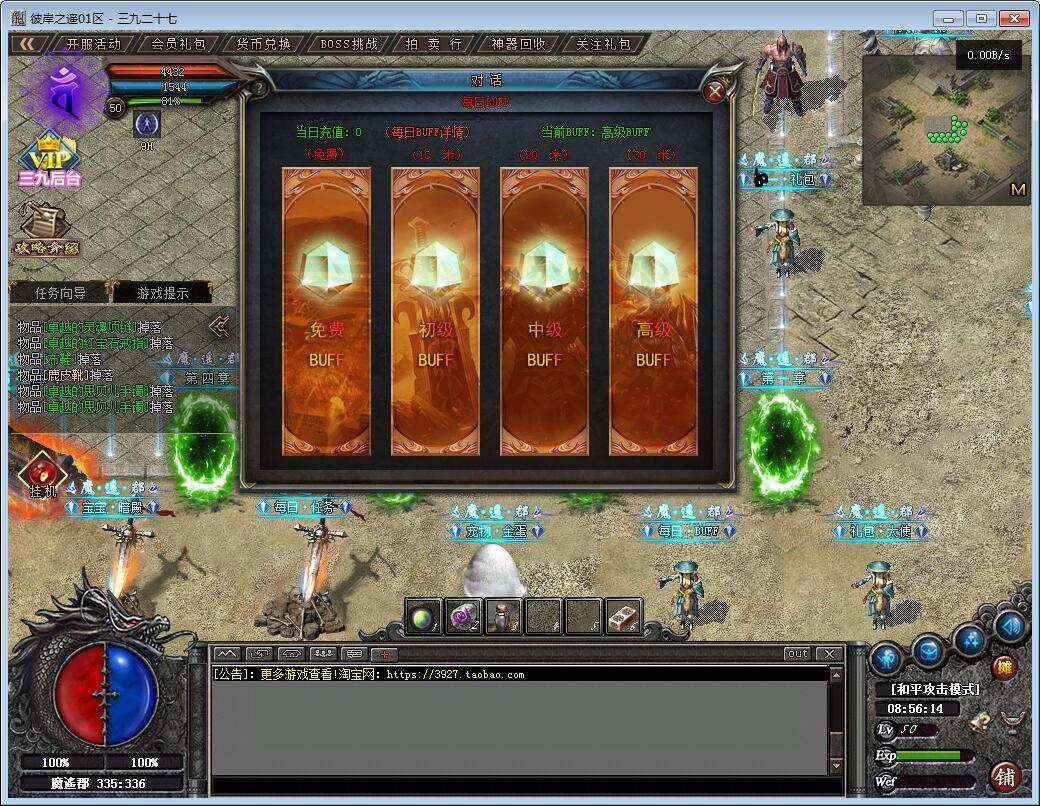The image size is (1040, 806).
Task: Open the 会员礼包 menu
Action: (179, 44)
